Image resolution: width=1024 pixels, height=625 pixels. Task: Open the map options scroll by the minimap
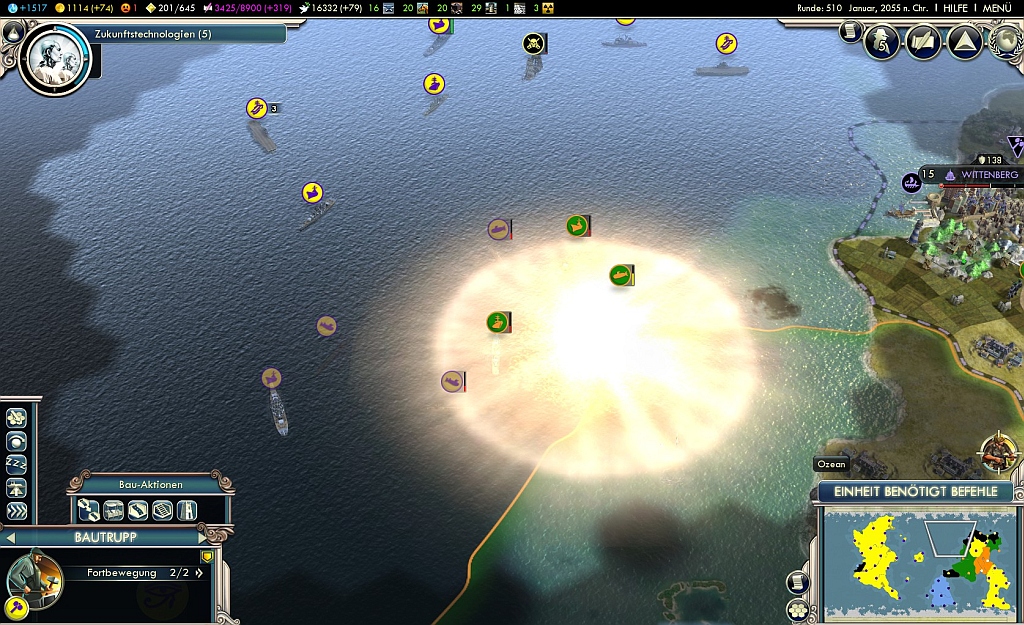(797, 582)
